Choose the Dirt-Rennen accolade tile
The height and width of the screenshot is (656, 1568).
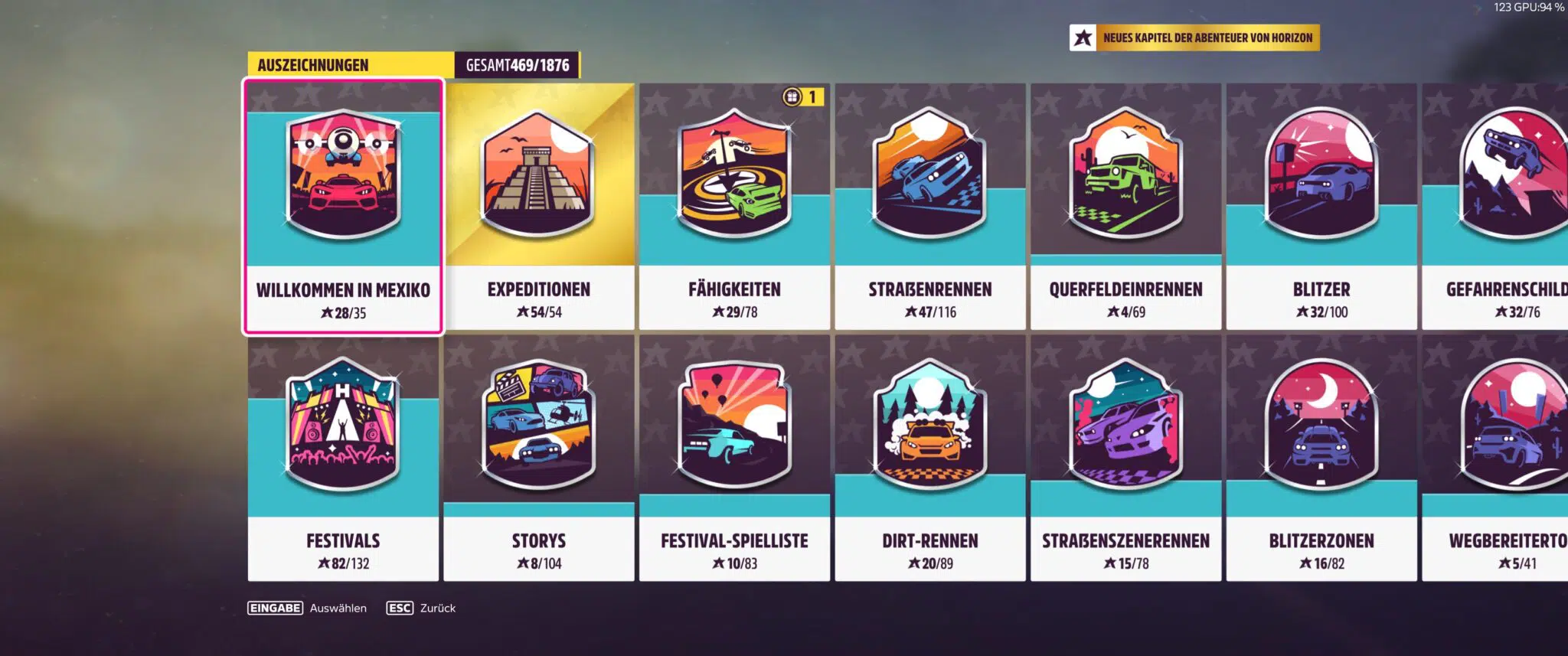pyautogui.click(x=930, y=458)
